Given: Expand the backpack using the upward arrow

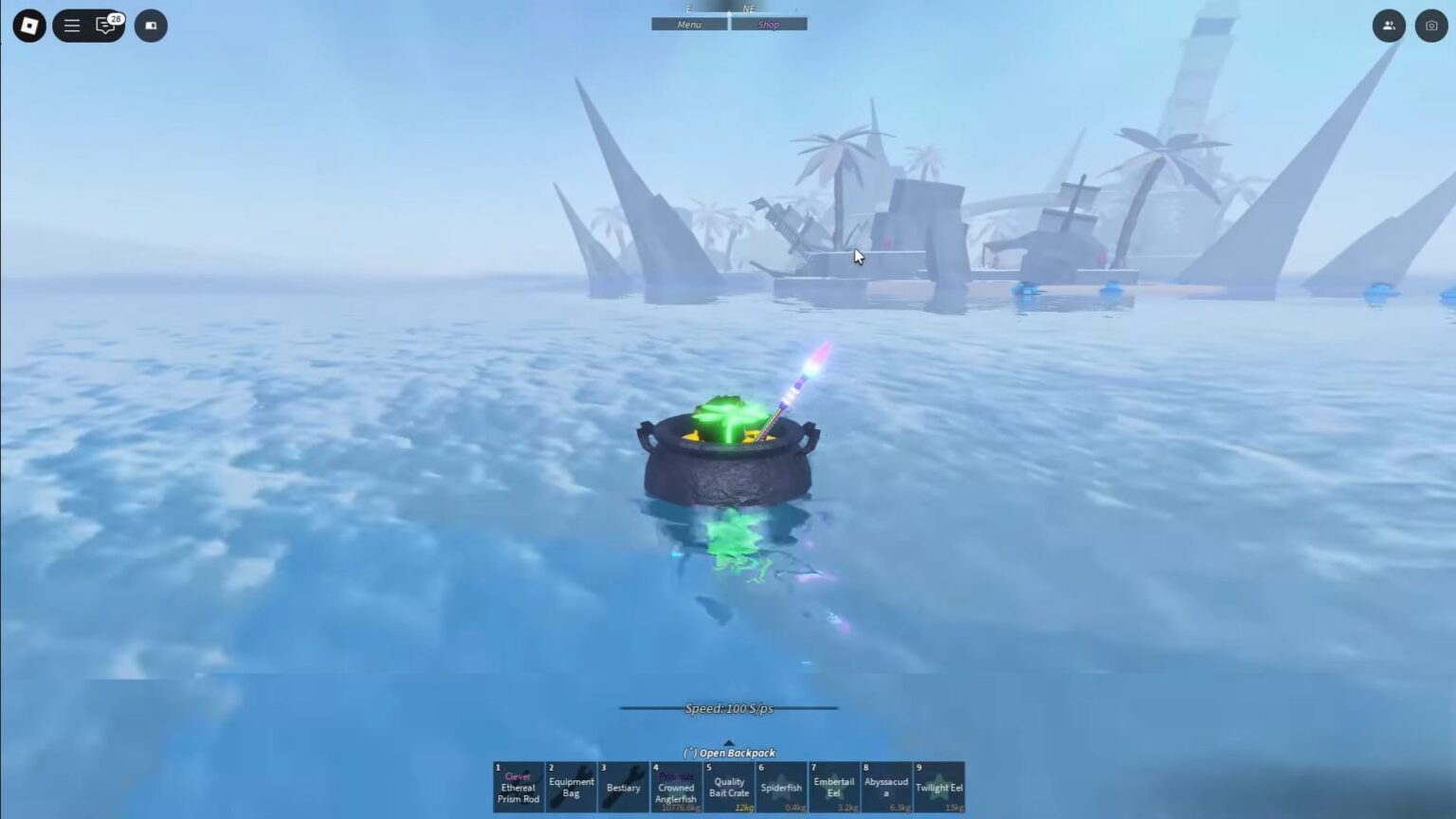Looking at the screenshot, I should pos(729,743).
